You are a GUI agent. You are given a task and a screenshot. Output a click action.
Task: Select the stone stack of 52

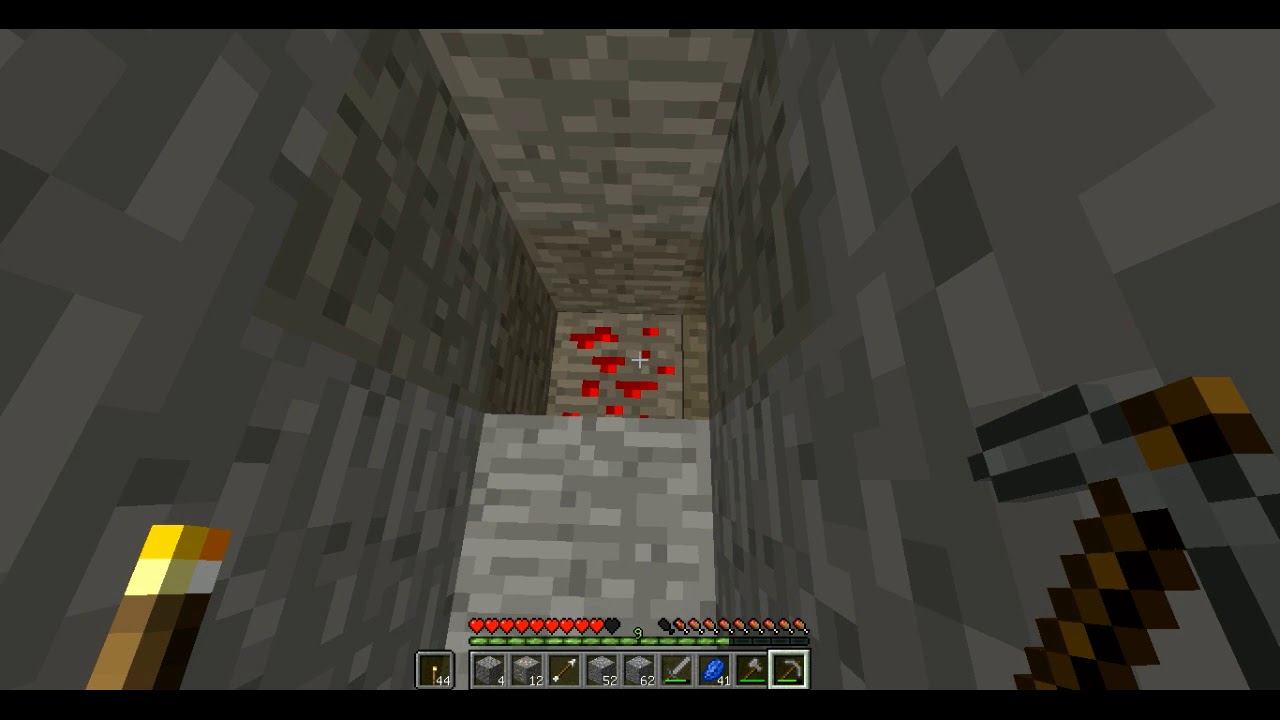pyautogui.click(x=600, y=672)
